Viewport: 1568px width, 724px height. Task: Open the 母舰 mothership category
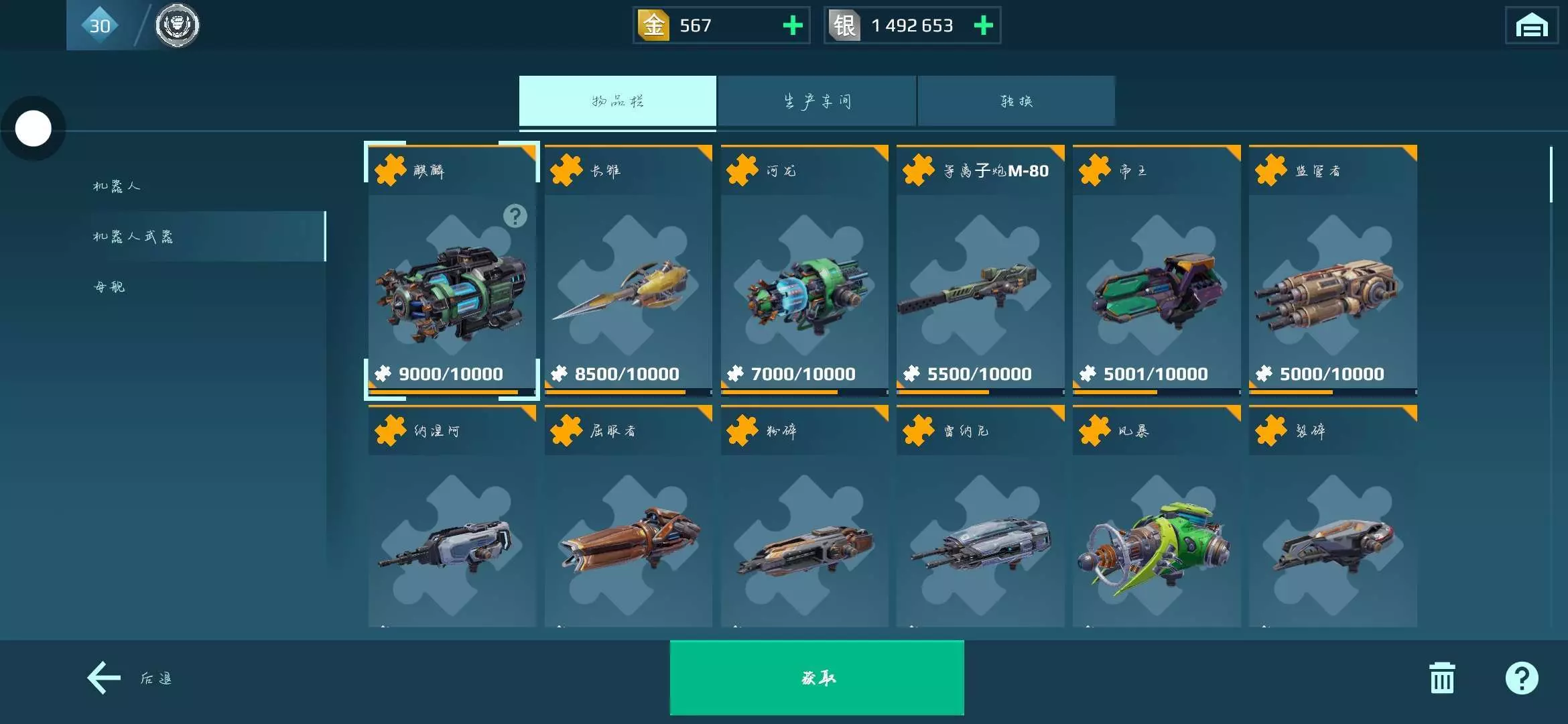[109, 287]
